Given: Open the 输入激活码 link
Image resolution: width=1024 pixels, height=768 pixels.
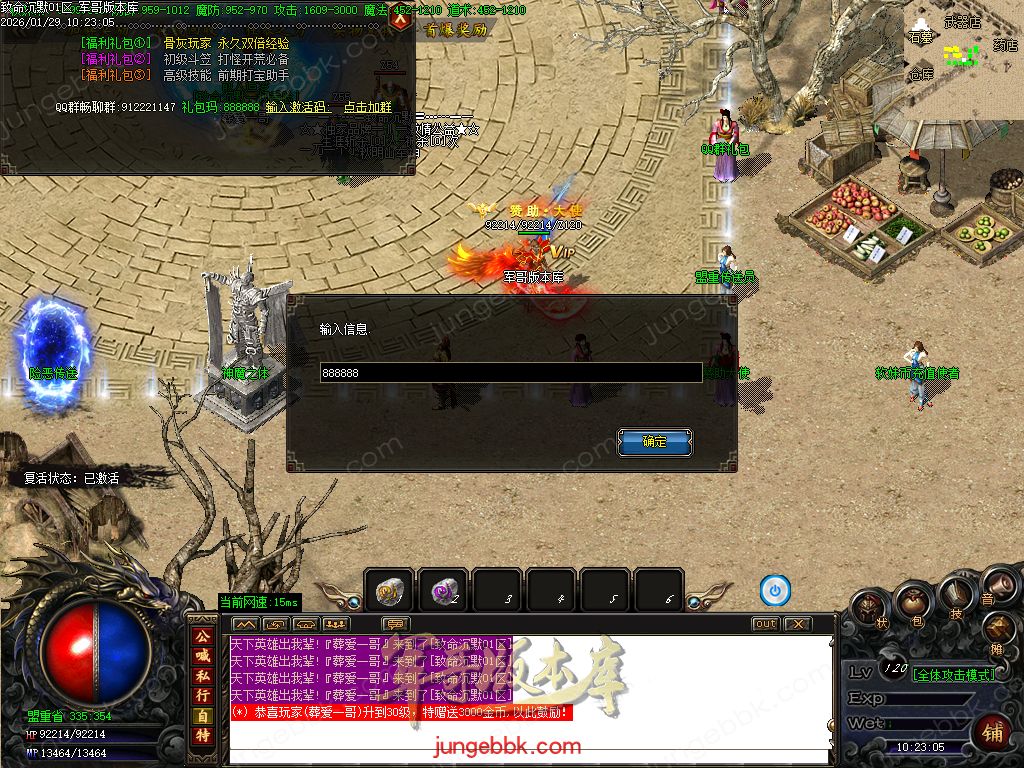Looking at the screenshot, I should (x=297, y=107).
